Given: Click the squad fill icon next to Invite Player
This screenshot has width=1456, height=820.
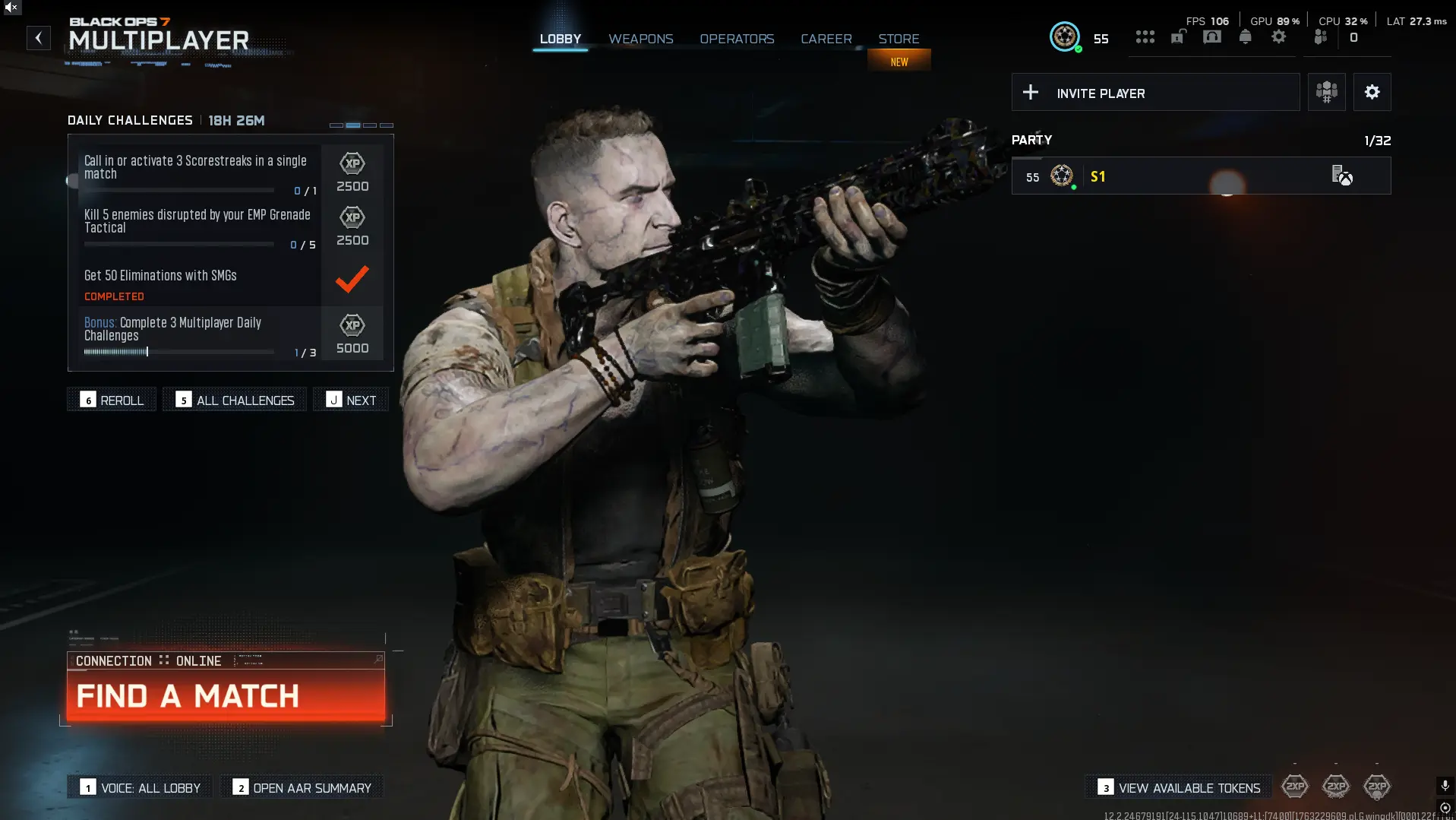Looking at the screenshot, I should pyautogui.click(x=1326, y=92).
